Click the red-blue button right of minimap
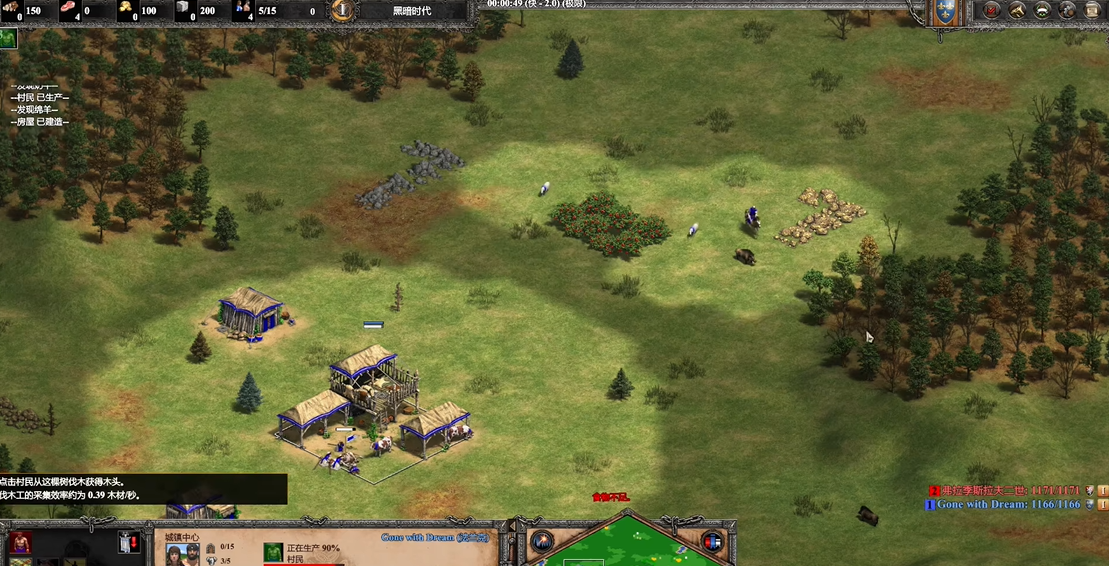 click(712, 542)
